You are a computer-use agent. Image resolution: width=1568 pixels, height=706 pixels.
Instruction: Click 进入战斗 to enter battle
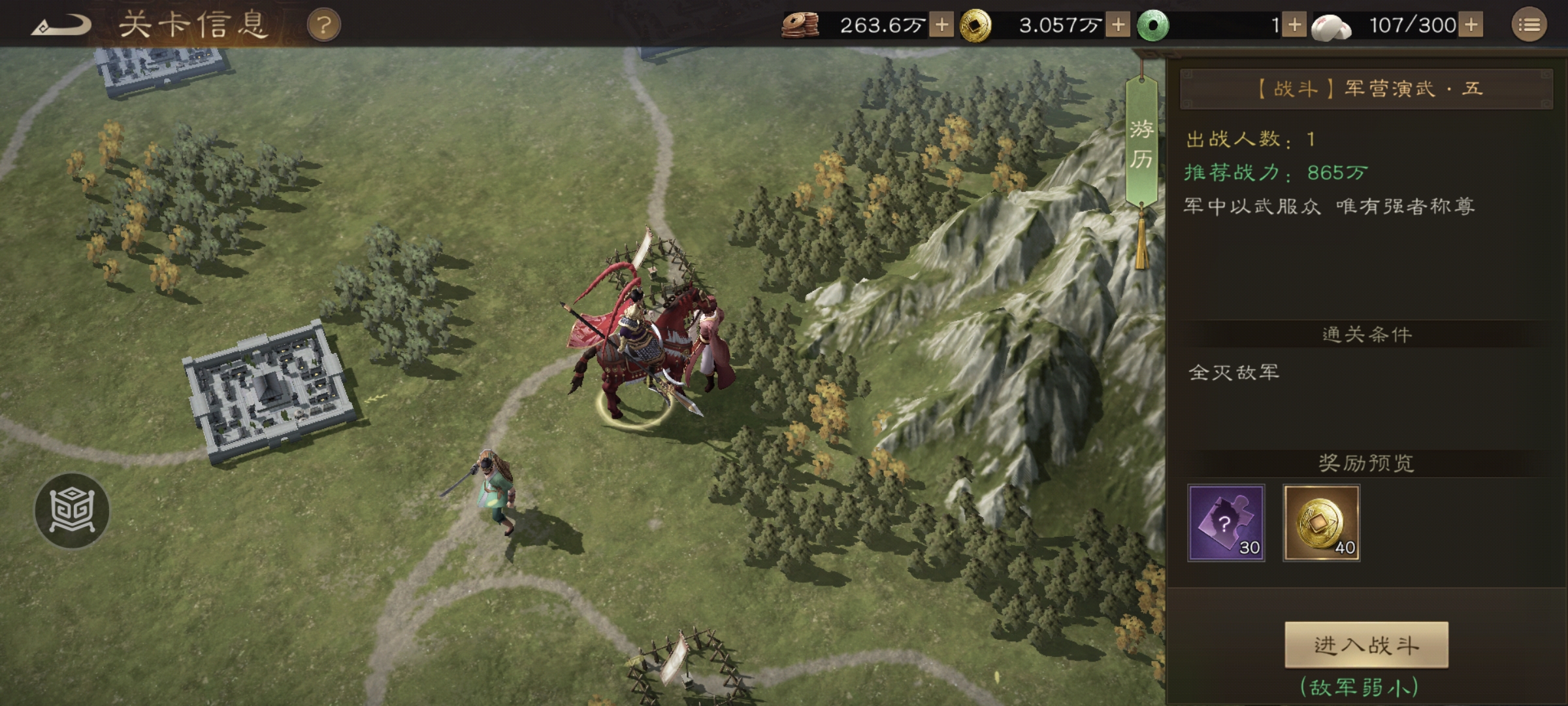coord(1366,645)
